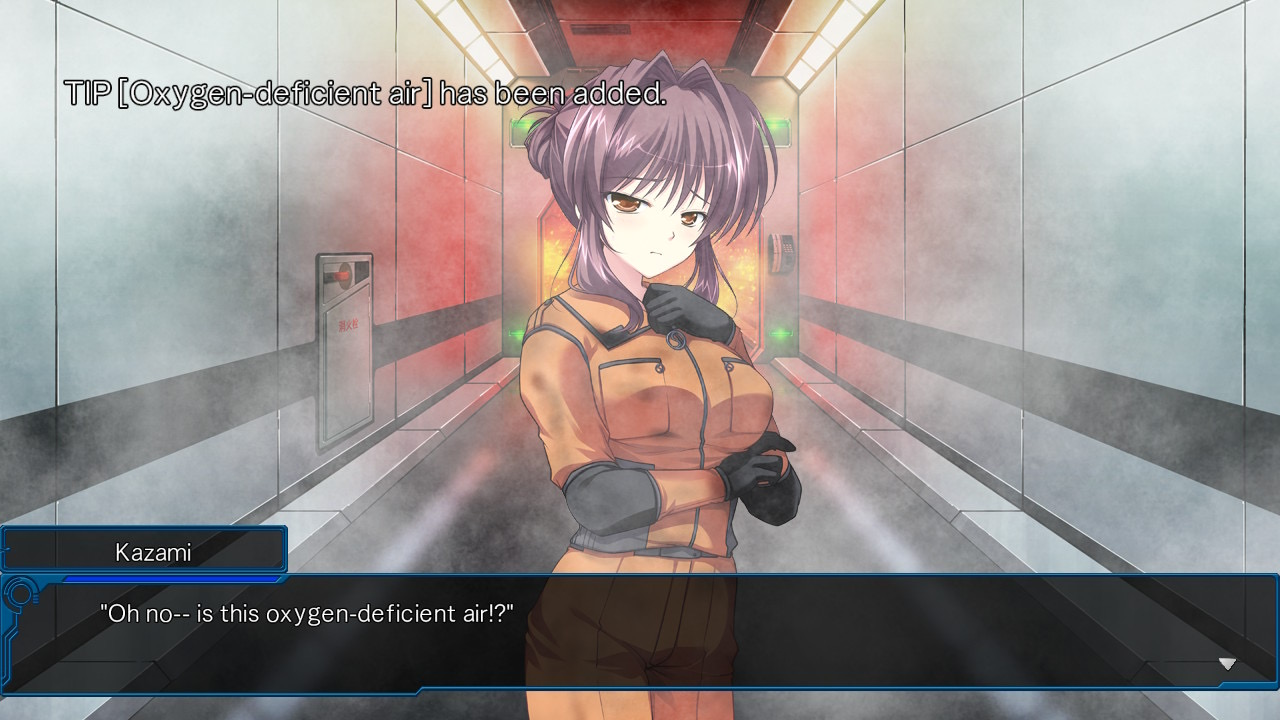1280x720 pixels.
Task: Click the white continue arrow in the dialogue box
Action: (1227, 664)
